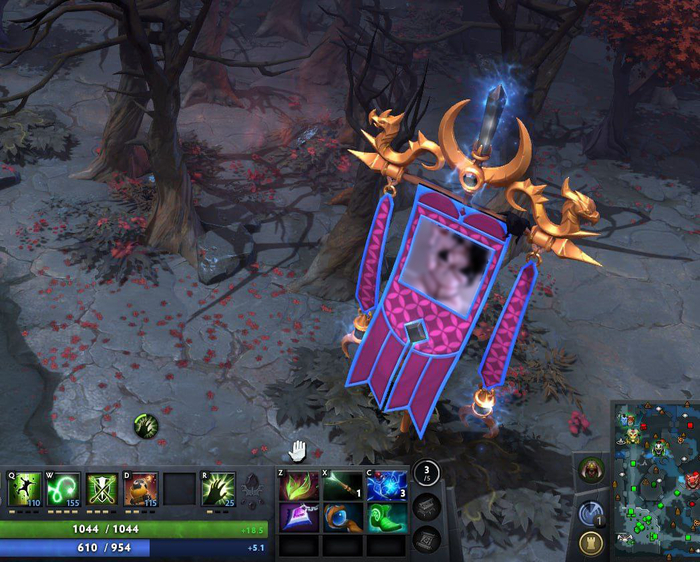Image resolution: width=700 pixels, height=562 pixels.
Task: Use the green wand item in slot X
Action: click(342, 485)
